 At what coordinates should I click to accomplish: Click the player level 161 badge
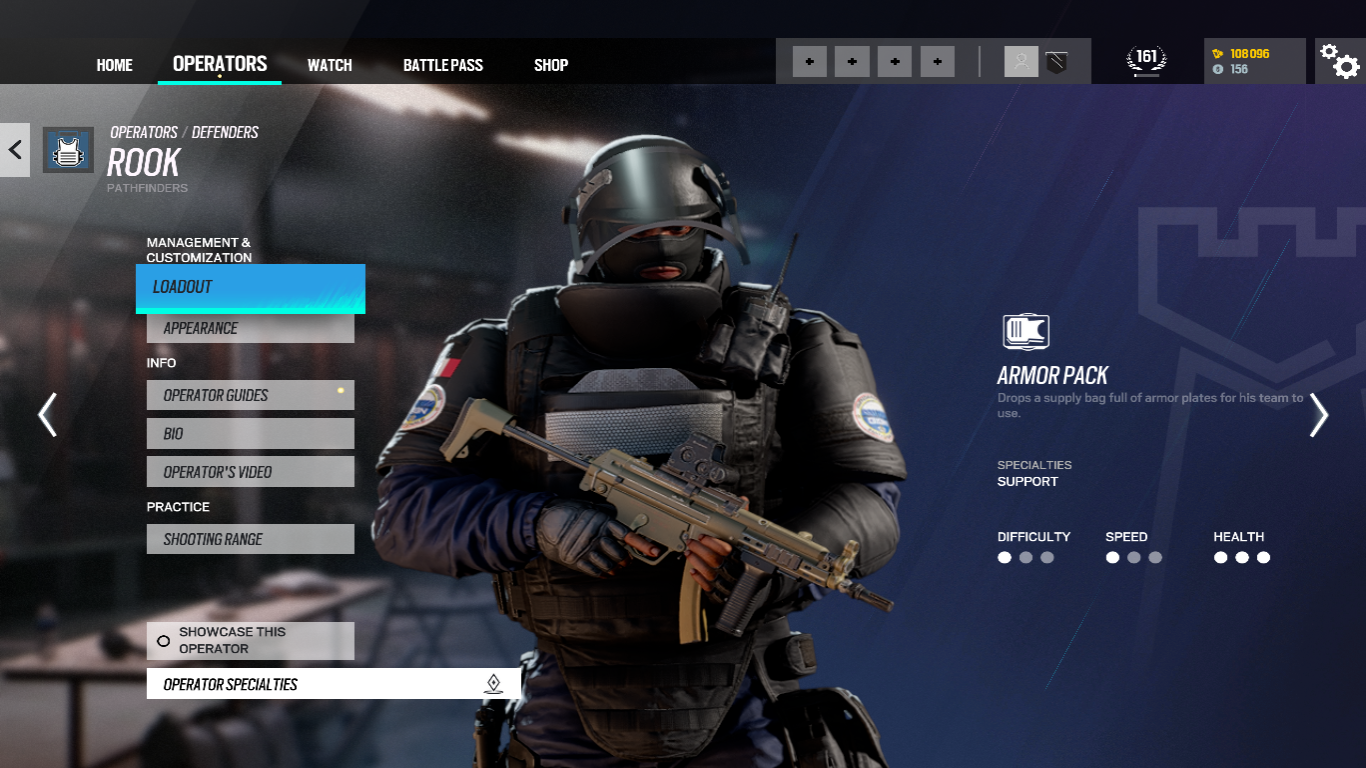pyautogui.click(x=1146, y=57)
